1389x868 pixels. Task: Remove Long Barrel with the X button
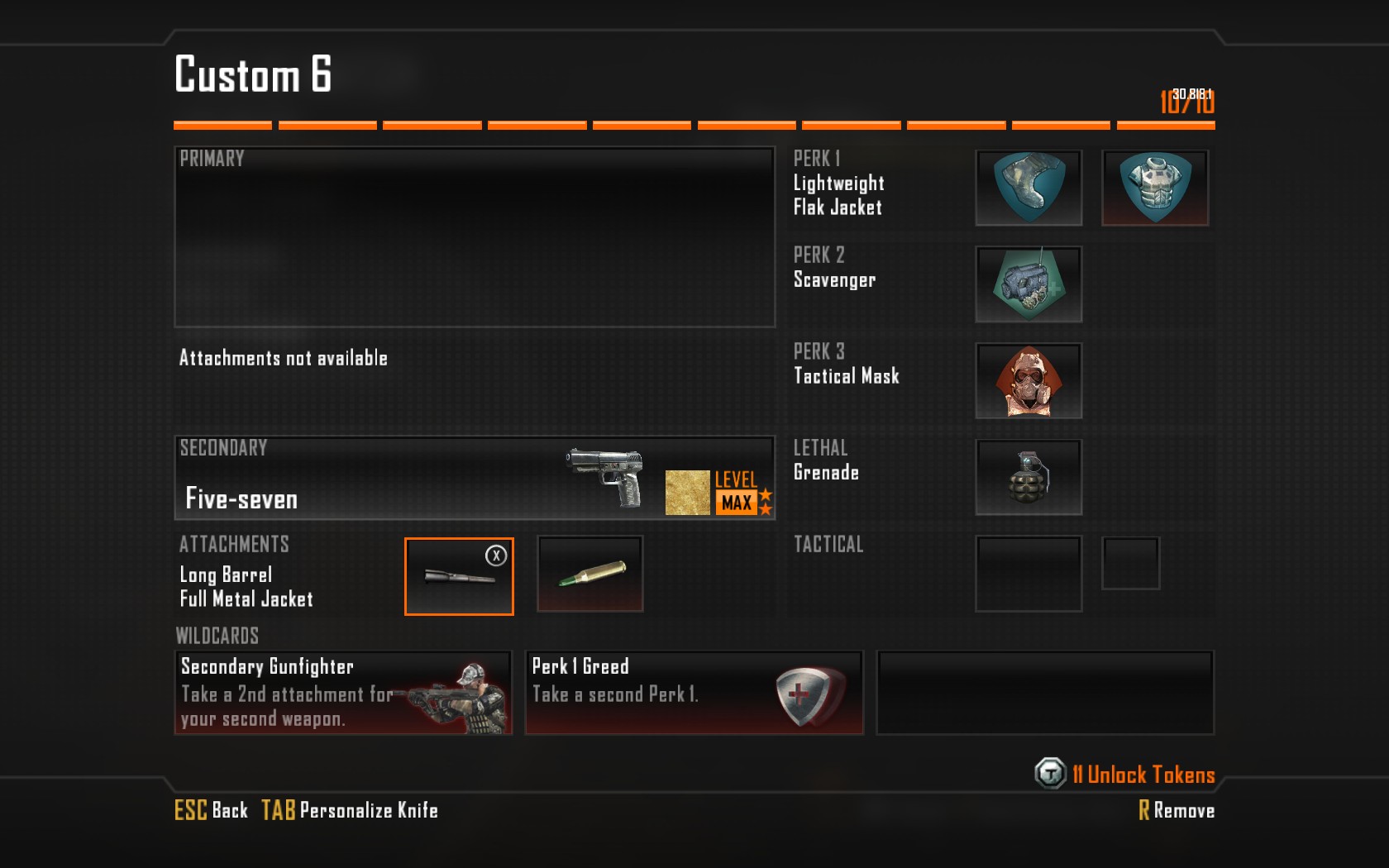496,556
